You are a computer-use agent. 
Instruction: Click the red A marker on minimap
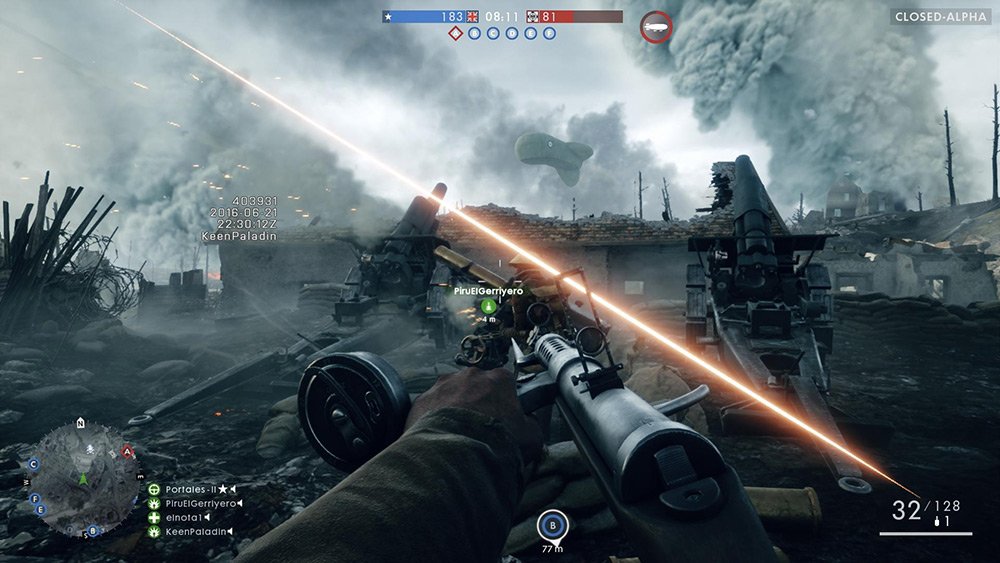click(128, 452)
